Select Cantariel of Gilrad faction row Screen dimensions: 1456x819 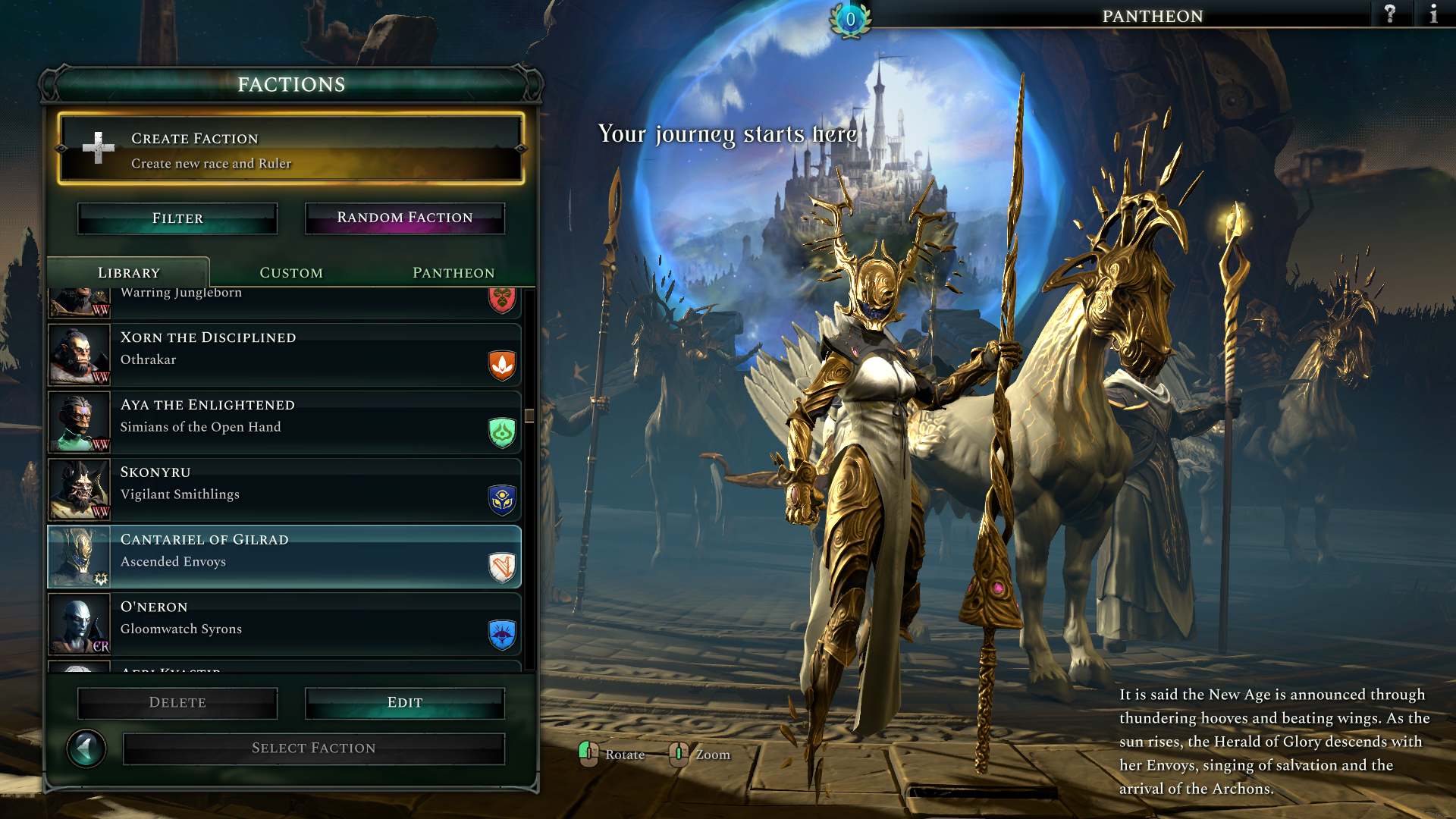284,557
